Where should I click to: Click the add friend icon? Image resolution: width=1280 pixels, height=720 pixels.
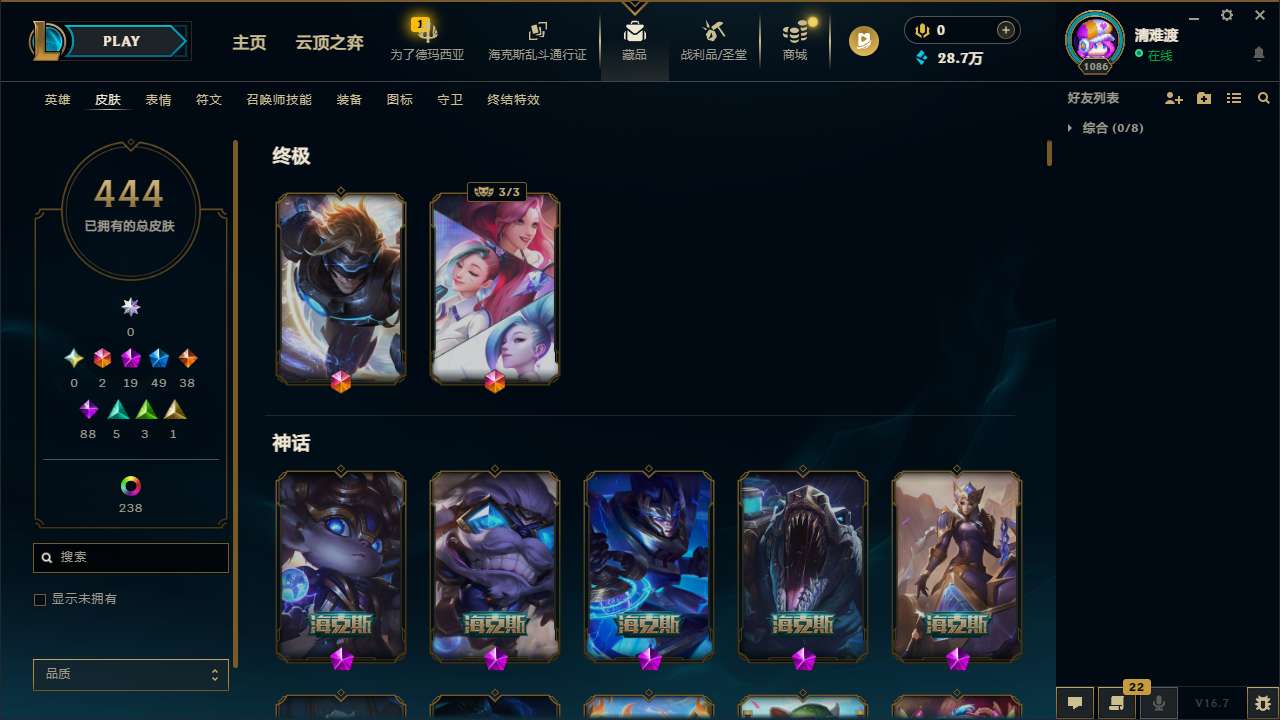tap(1174, 97)
